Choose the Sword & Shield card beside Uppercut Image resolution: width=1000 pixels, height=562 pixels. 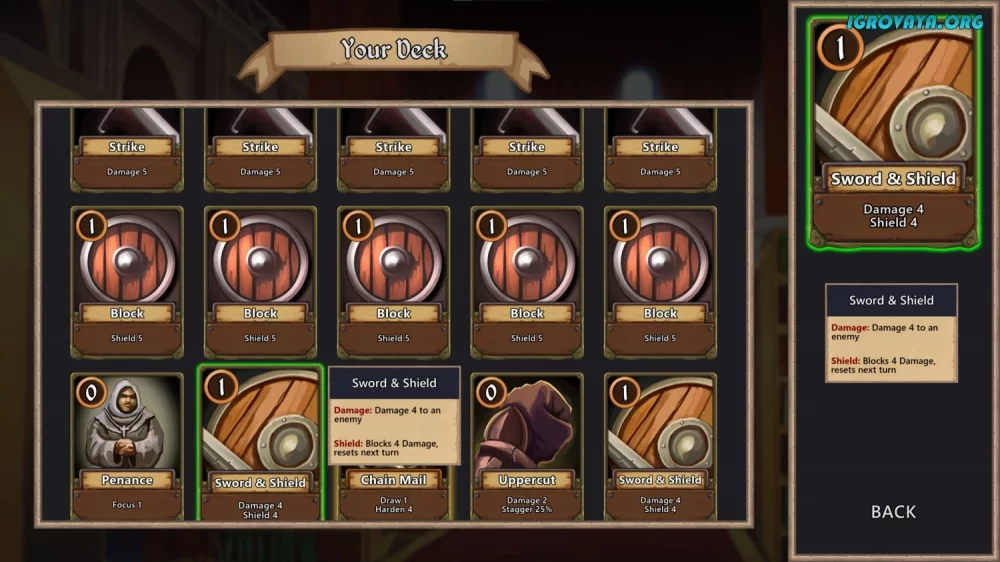pyautogui.click(x=660, y=445)
